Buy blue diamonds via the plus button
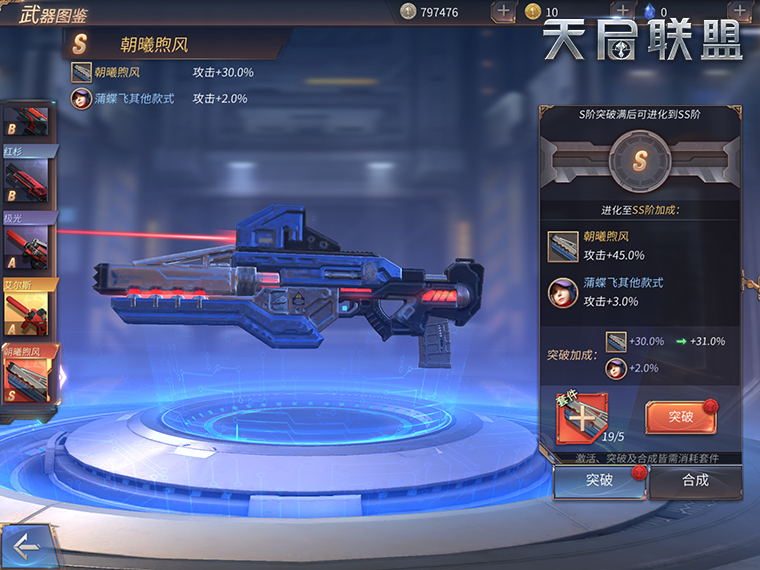This screenshot has height=570, width=760. [739, 12]
